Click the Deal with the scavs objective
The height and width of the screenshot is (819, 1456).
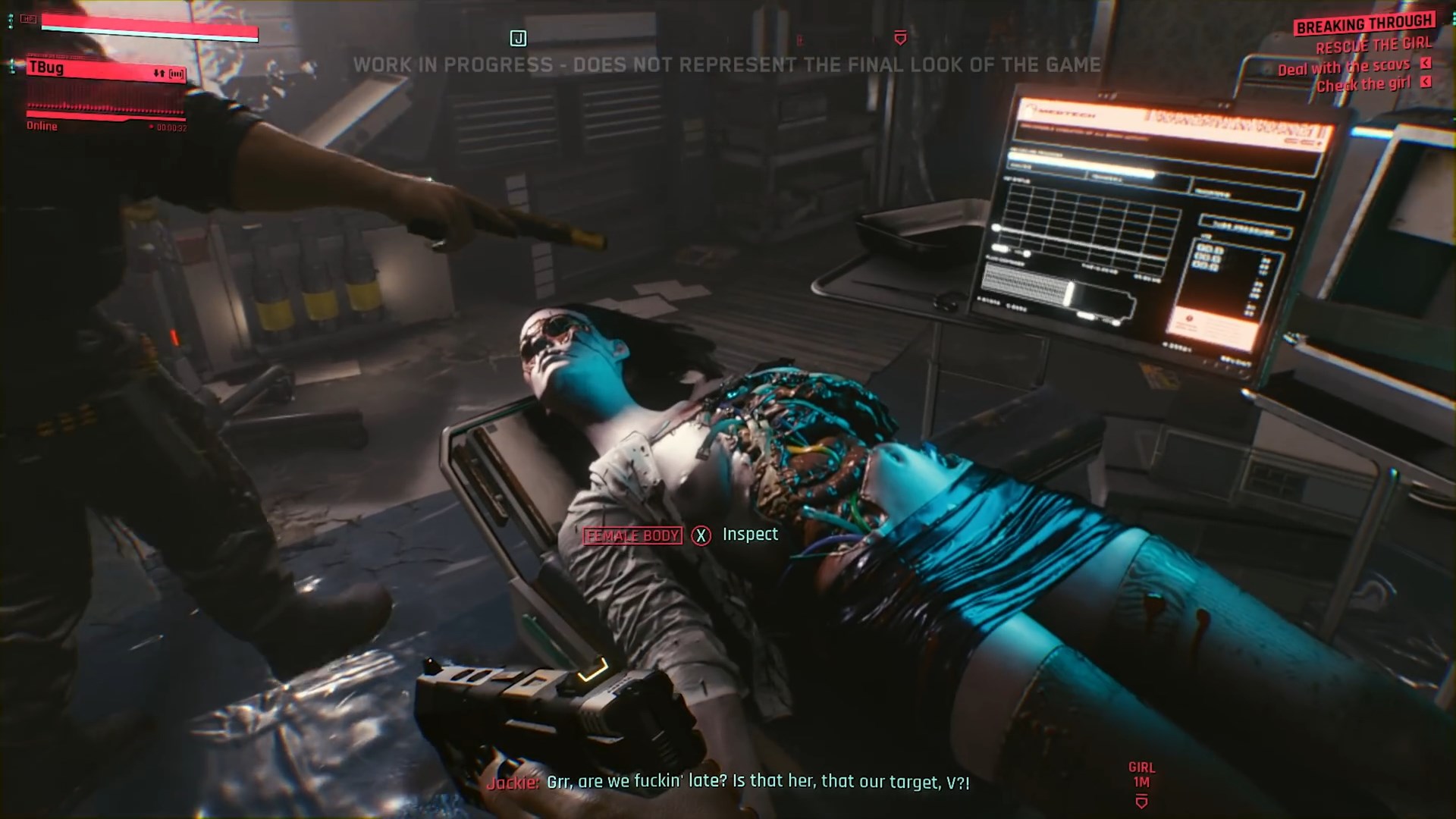(1343, 67)
